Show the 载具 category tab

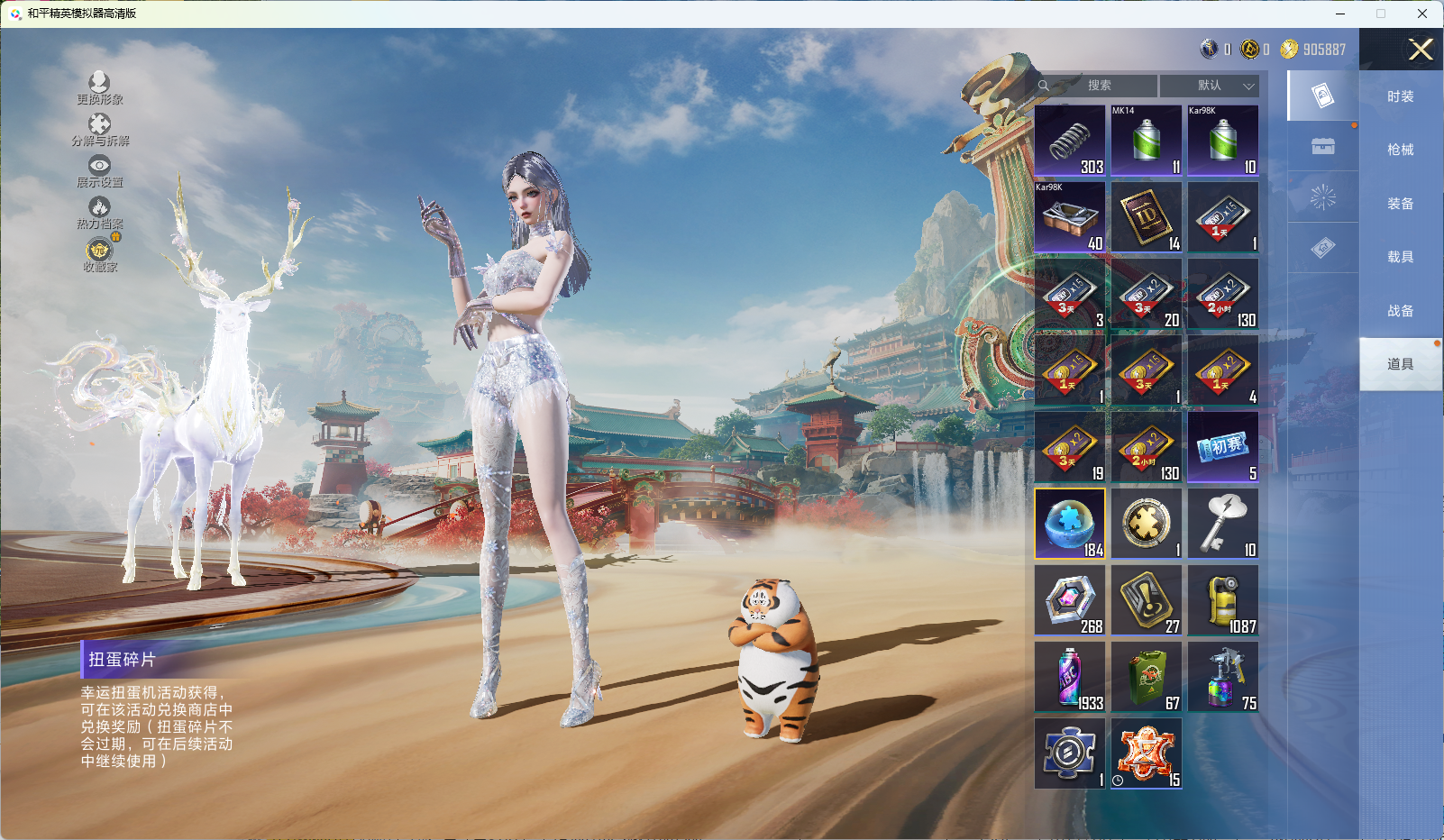tap(1400, 257)
